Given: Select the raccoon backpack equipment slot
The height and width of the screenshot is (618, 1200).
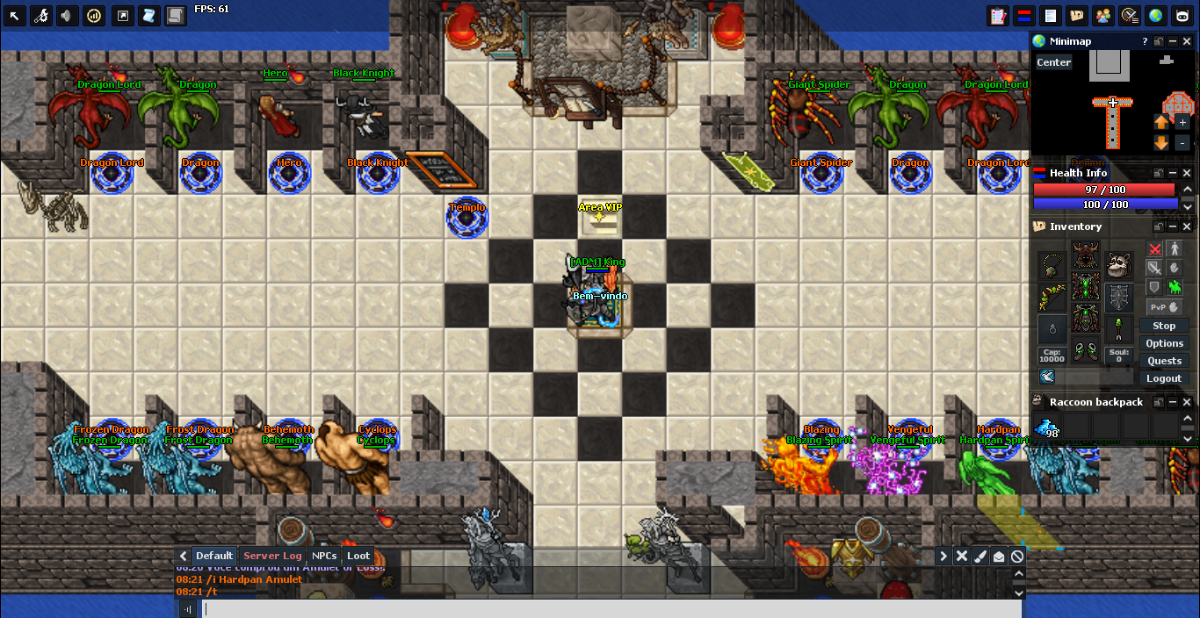Looking at the screenshot, I should pos(1119,263).
